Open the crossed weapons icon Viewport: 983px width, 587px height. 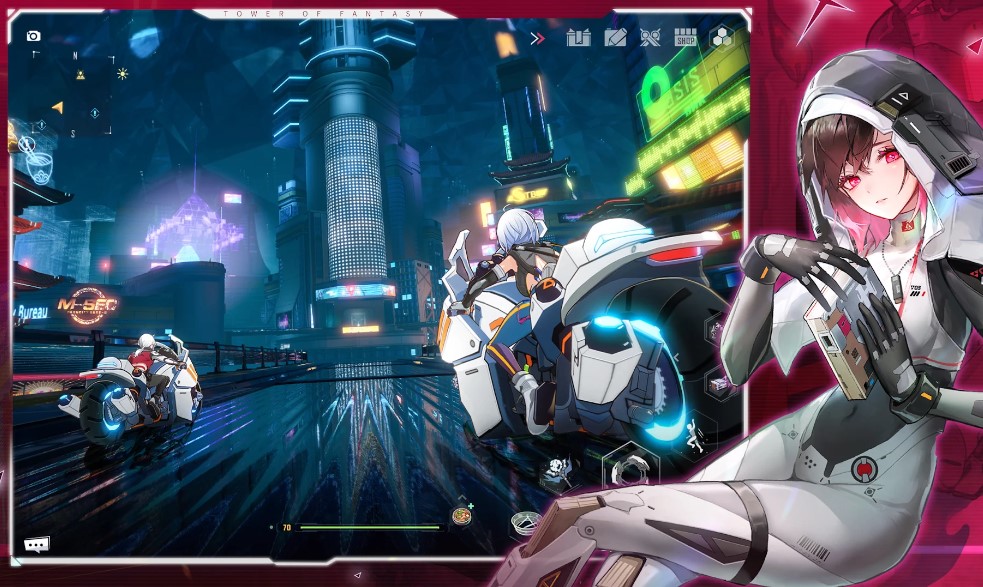pos(651,38)
